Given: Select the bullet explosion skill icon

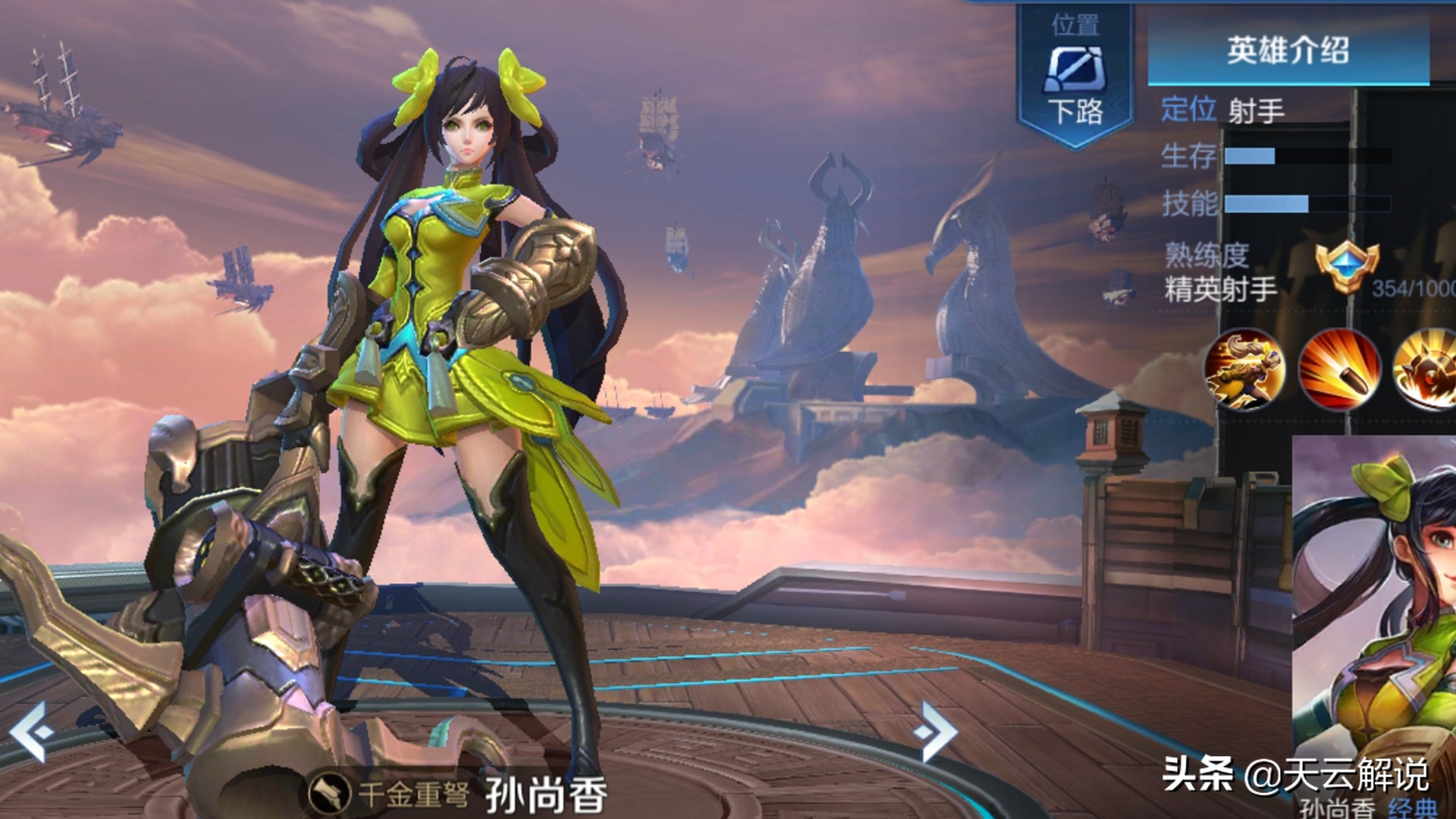Looking at the screenshot, I should click(x=1339, y=369).
